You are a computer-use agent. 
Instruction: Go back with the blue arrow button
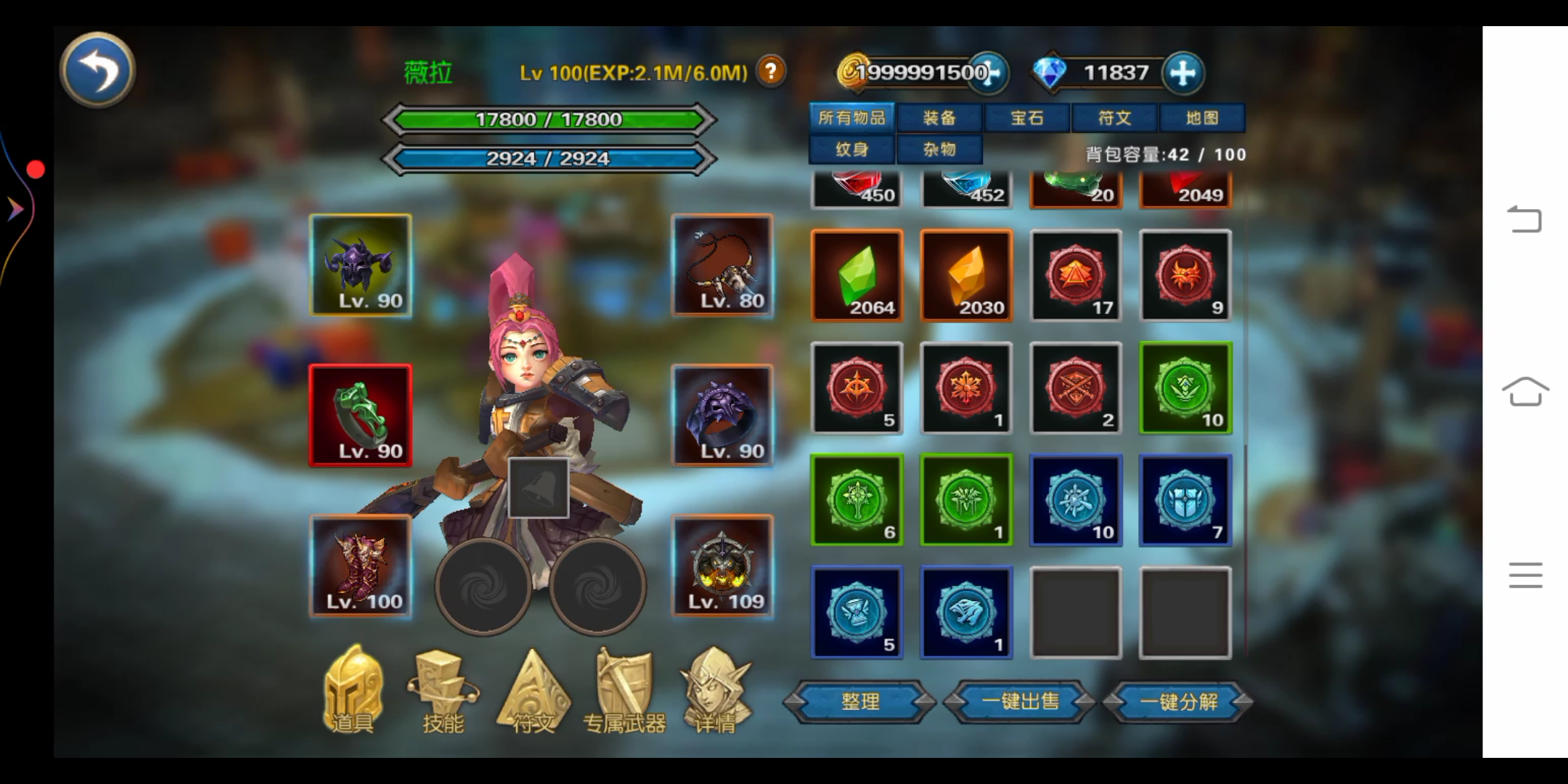97,70
